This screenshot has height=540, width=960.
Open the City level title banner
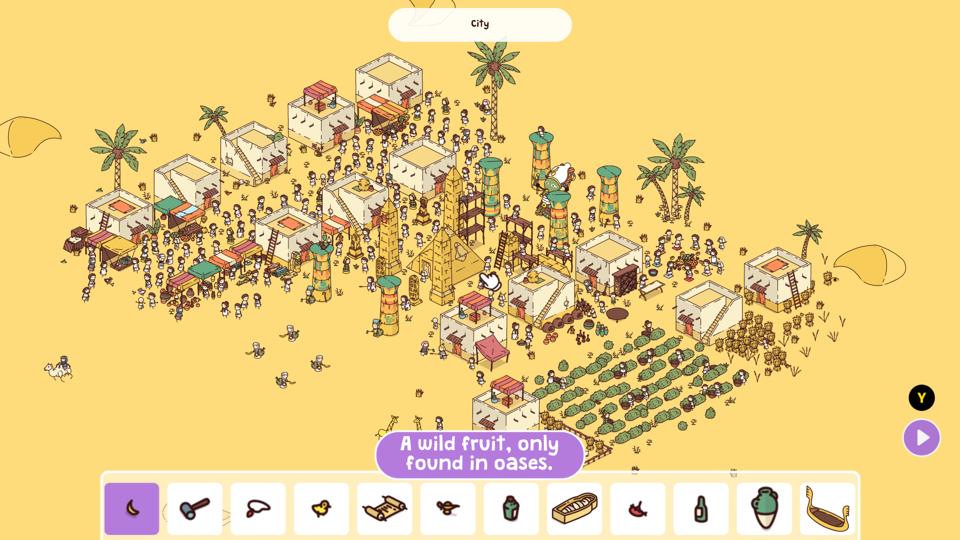(480, 24)
